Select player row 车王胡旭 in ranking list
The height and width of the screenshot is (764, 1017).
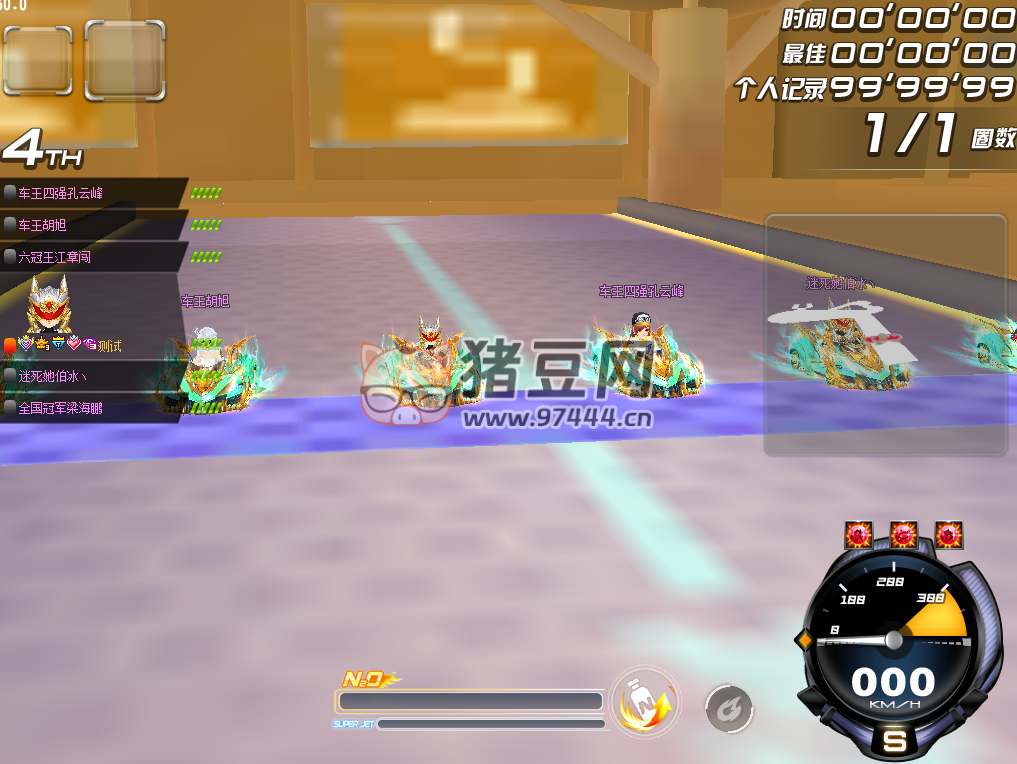[92, 225]
